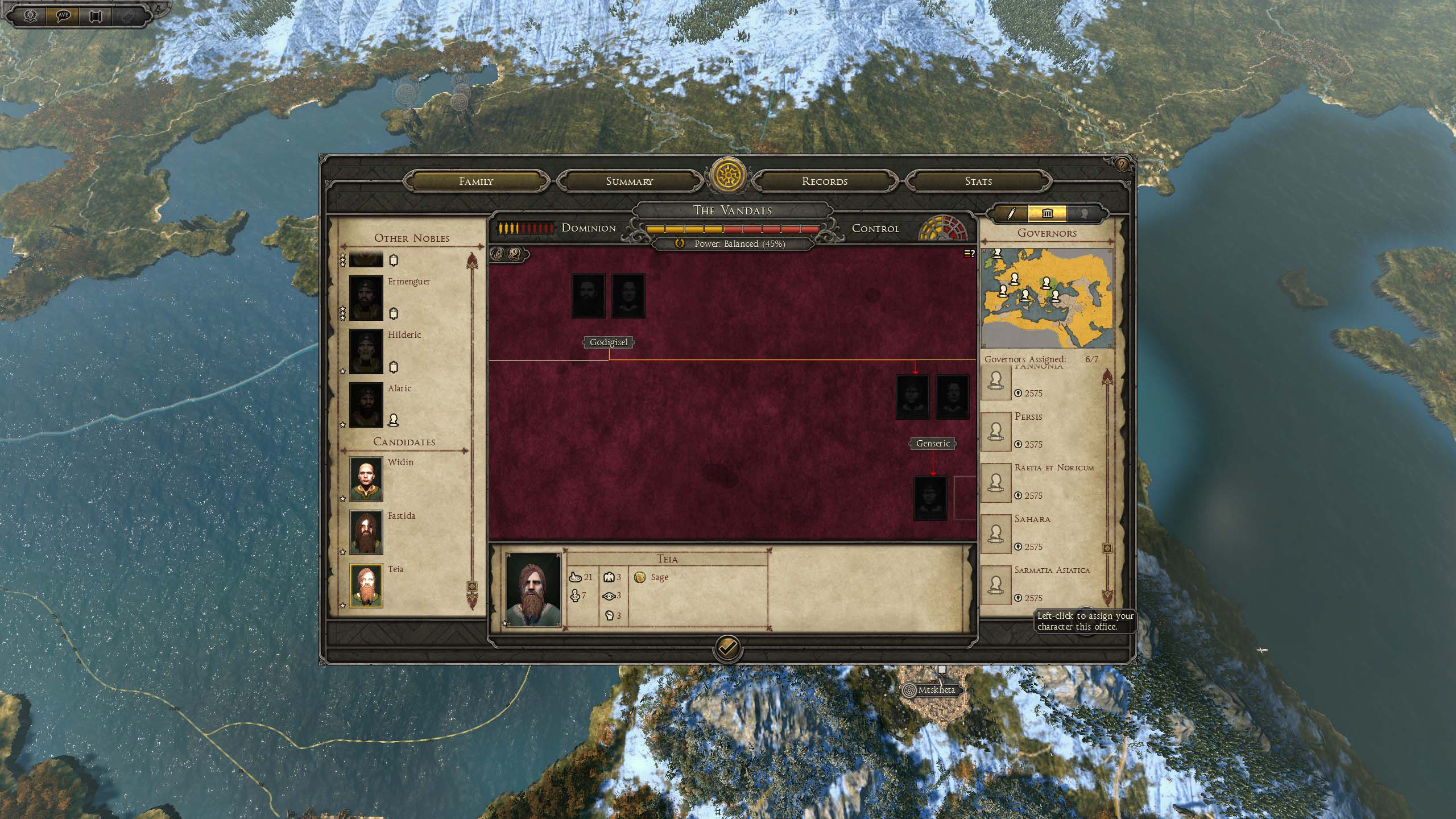
Task: Confirm with the checkmark button
Action: pos(727,647)
